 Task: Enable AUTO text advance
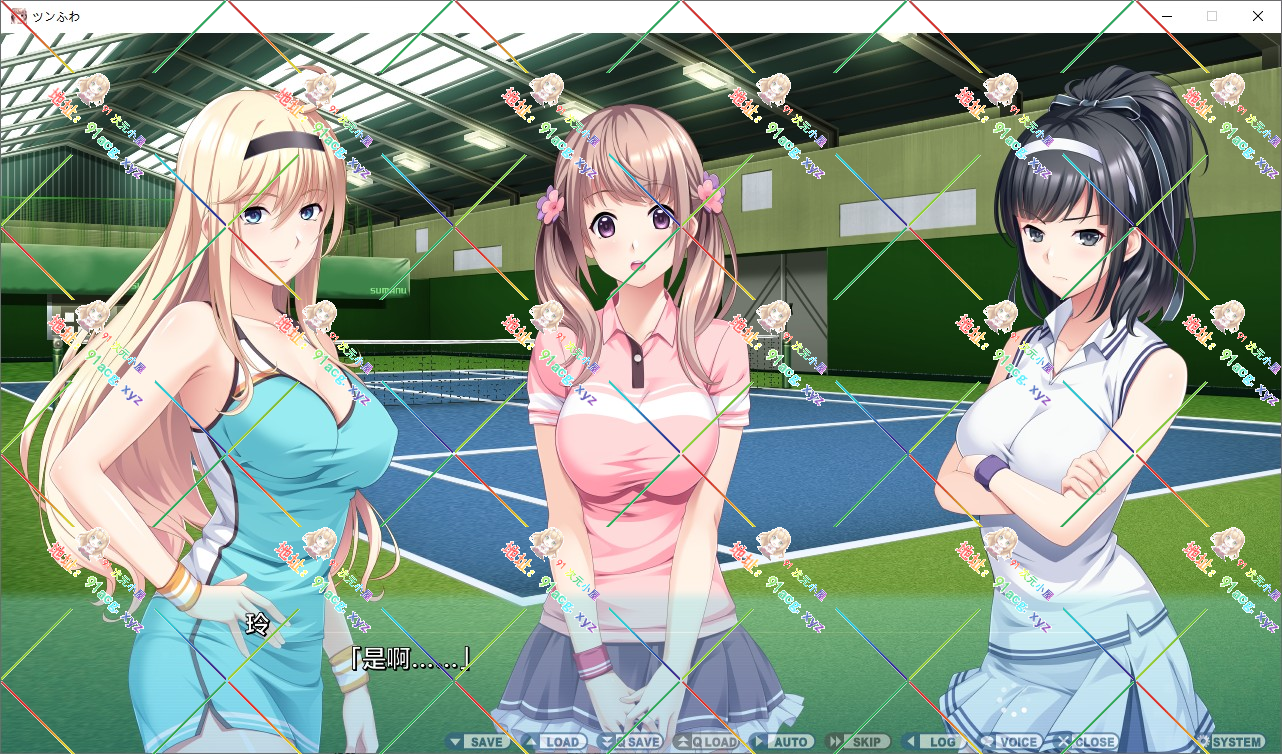tap(782, 742)
